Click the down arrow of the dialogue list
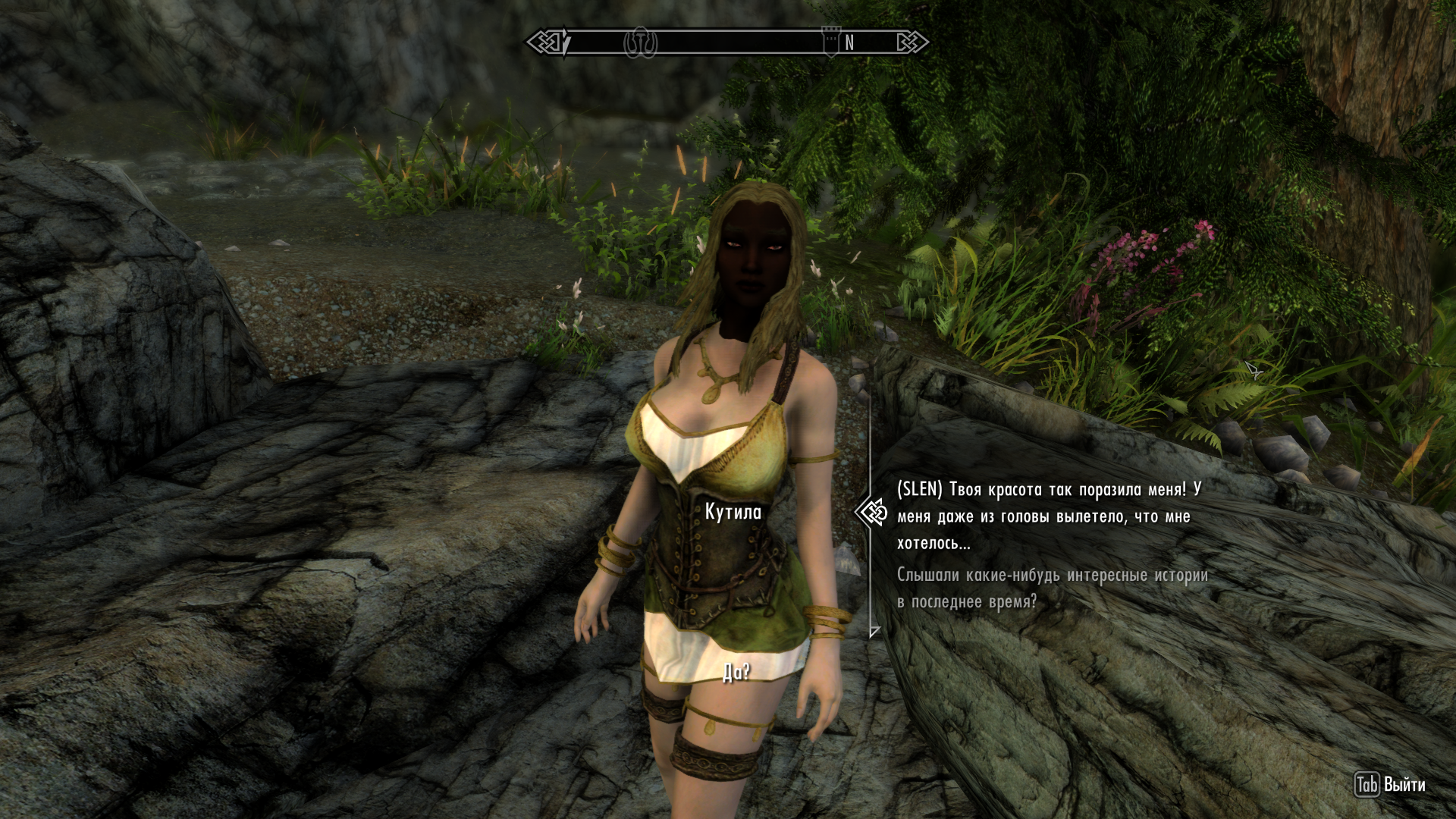 [x=874, y=631]
